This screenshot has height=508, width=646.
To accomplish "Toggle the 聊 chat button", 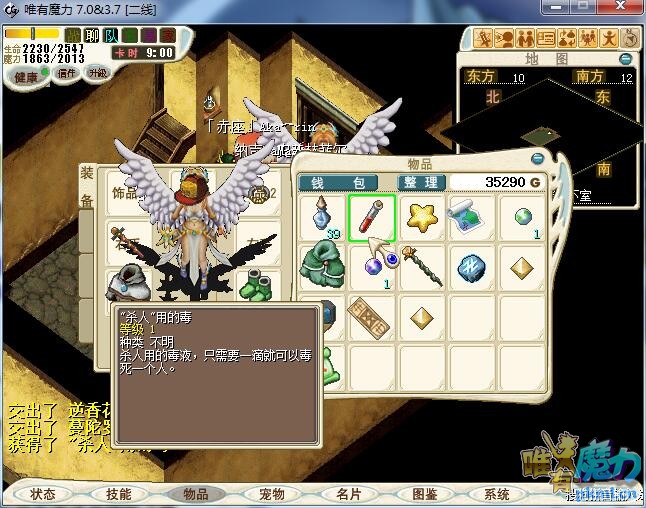I will [x=93, y=36].
